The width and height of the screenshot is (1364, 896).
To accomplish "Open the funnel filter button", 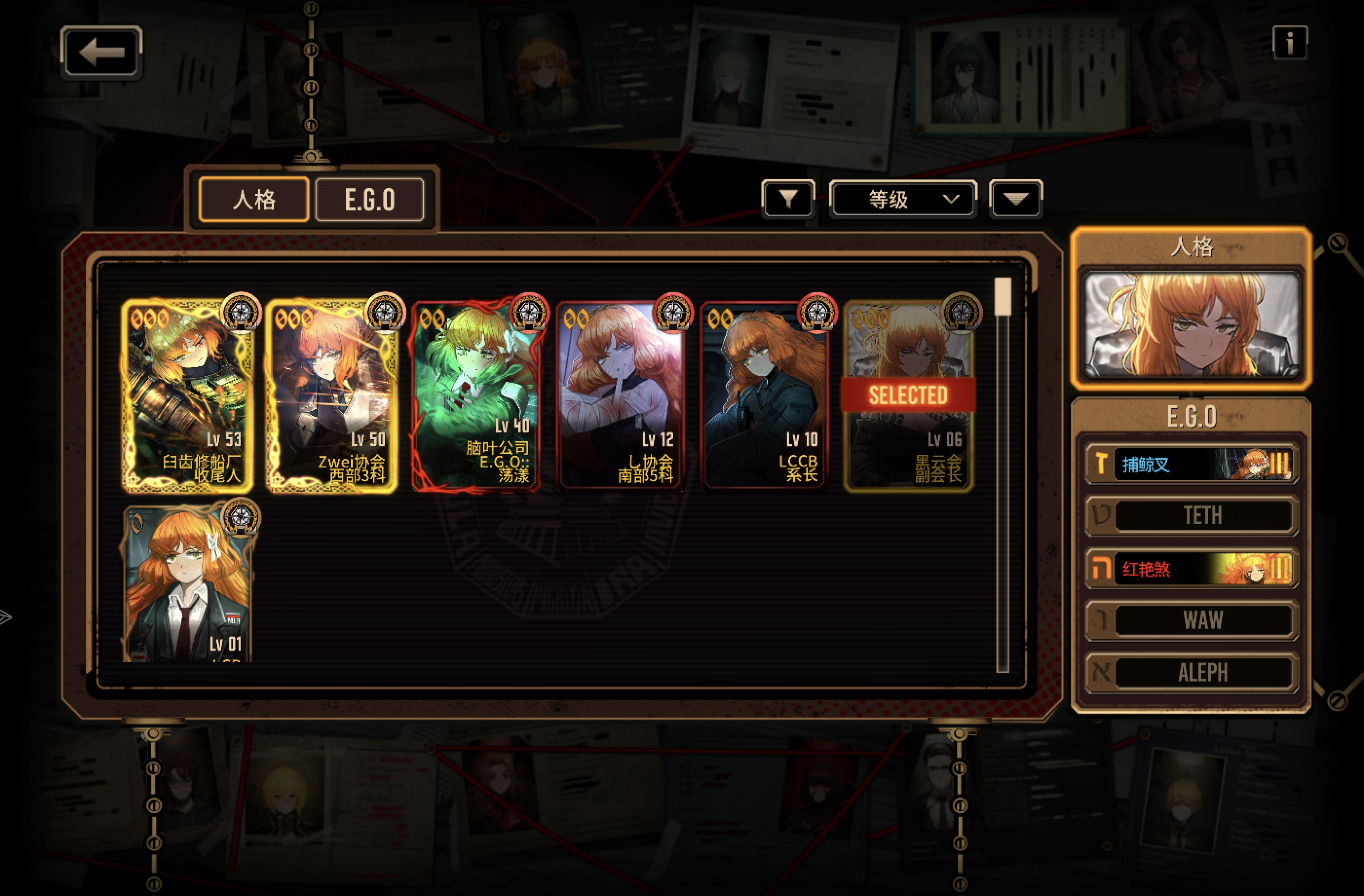I will pyautogui.click(x=788, y=199).
